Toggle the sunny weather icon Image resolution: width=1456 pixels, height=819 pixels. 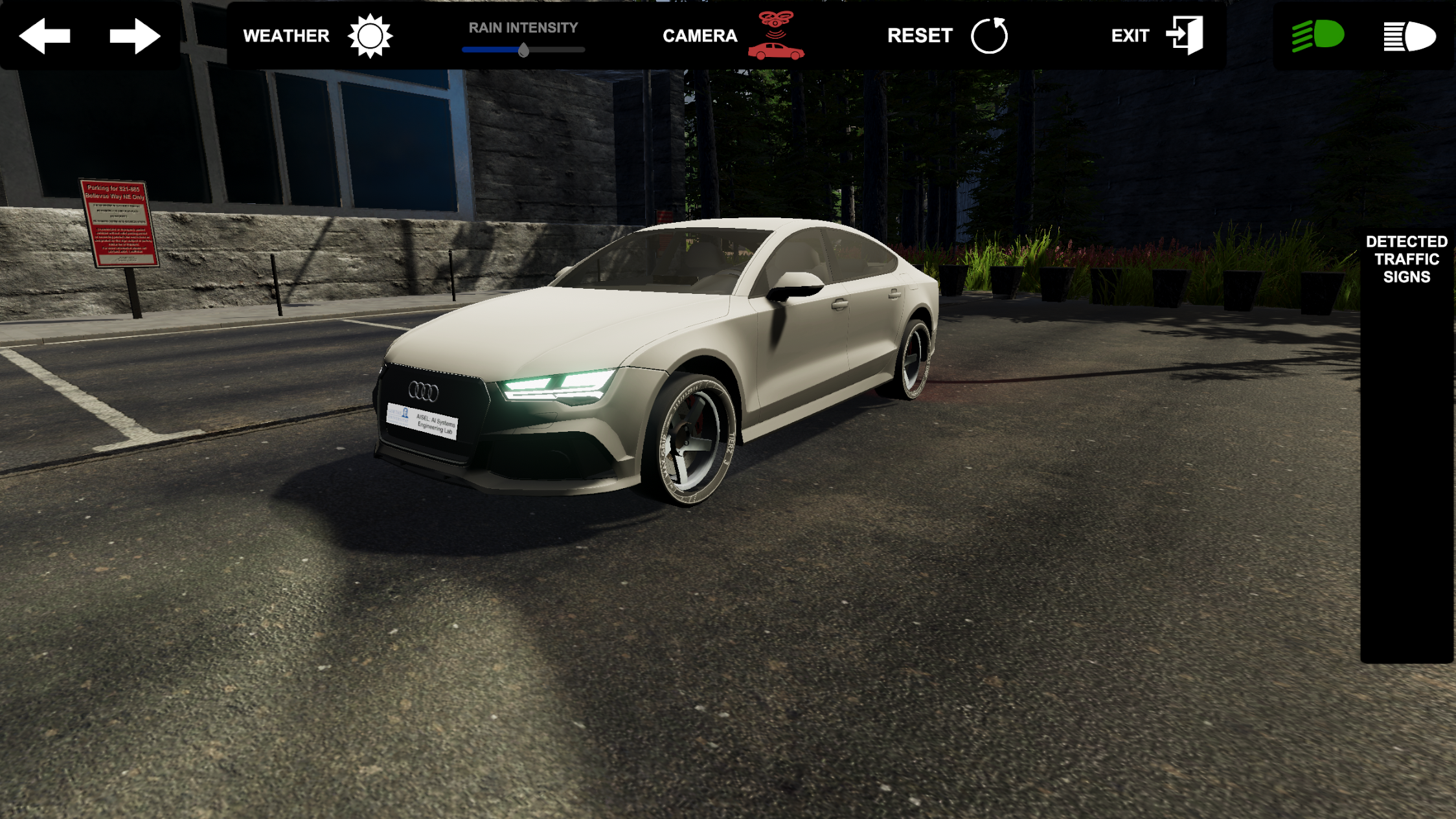tap(370, 36)
